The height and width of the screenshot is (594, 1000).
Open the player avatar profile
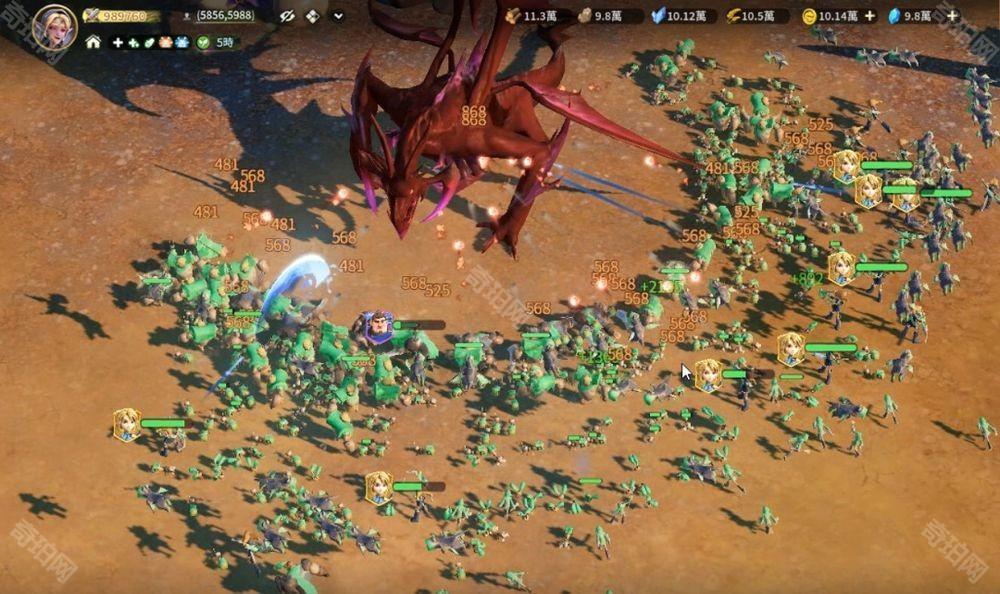pos(54,26)
